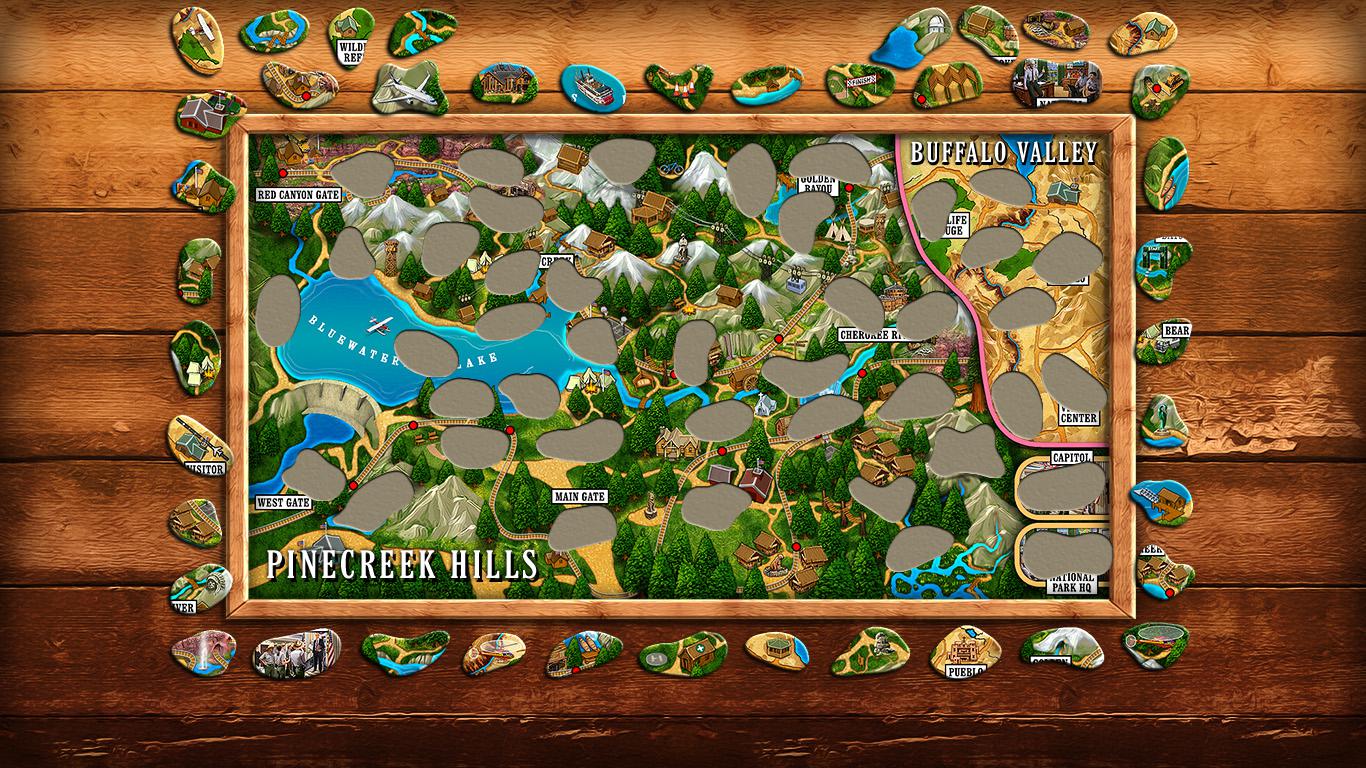Pick the green statue puzzle piece
This screenshot has height=768, width=1366.
pyautogui.click(x=1165, y=418)
